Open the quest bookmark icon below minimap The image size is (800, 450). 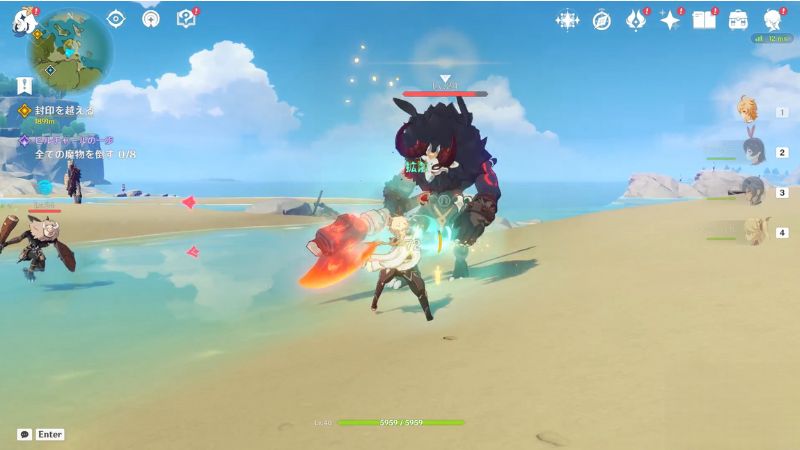pos(25,86)
